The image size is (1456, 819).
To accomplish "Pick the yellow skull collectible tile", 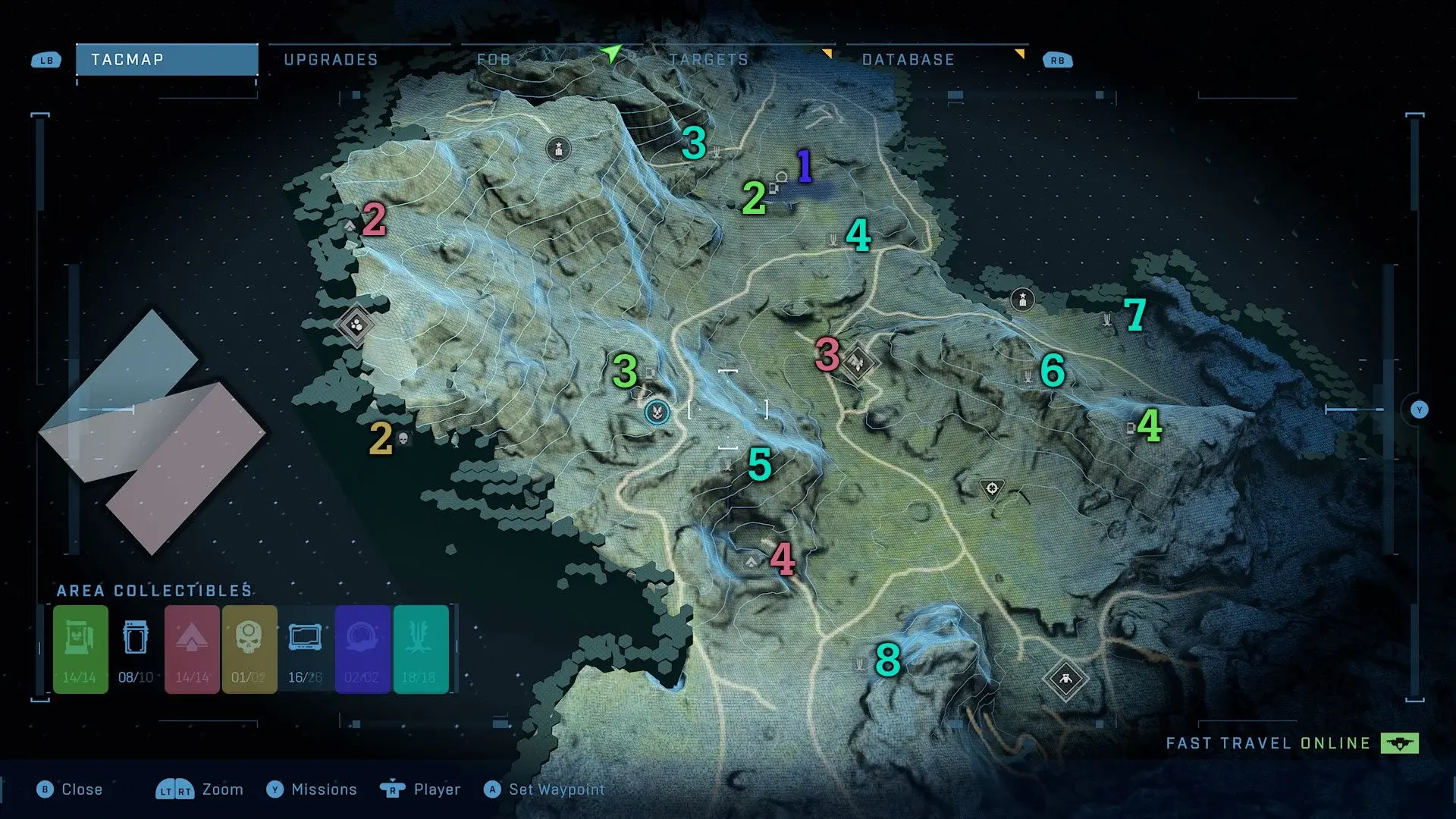I will 249,649.
